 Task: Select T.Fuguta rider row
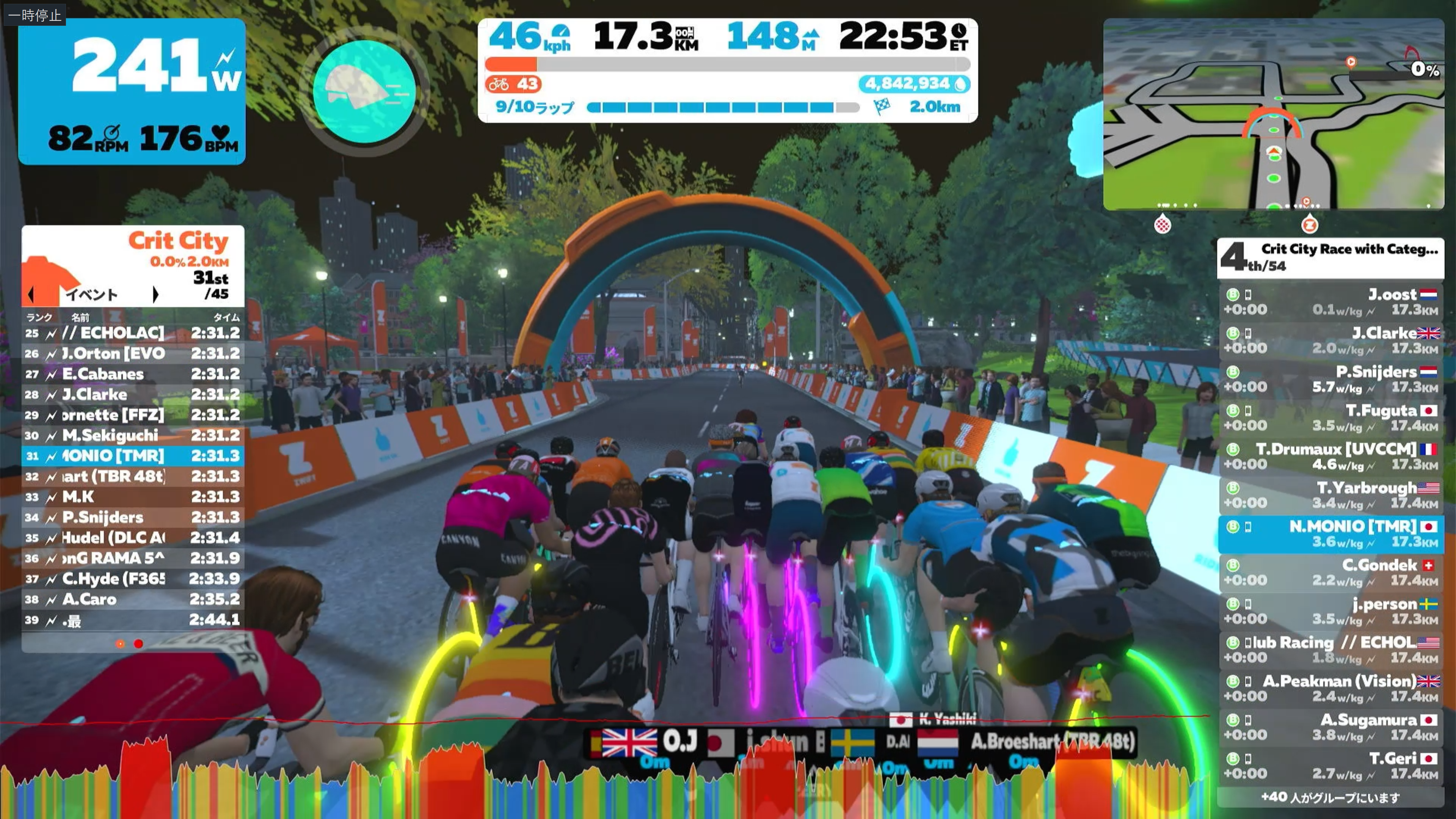(1330, 418)
